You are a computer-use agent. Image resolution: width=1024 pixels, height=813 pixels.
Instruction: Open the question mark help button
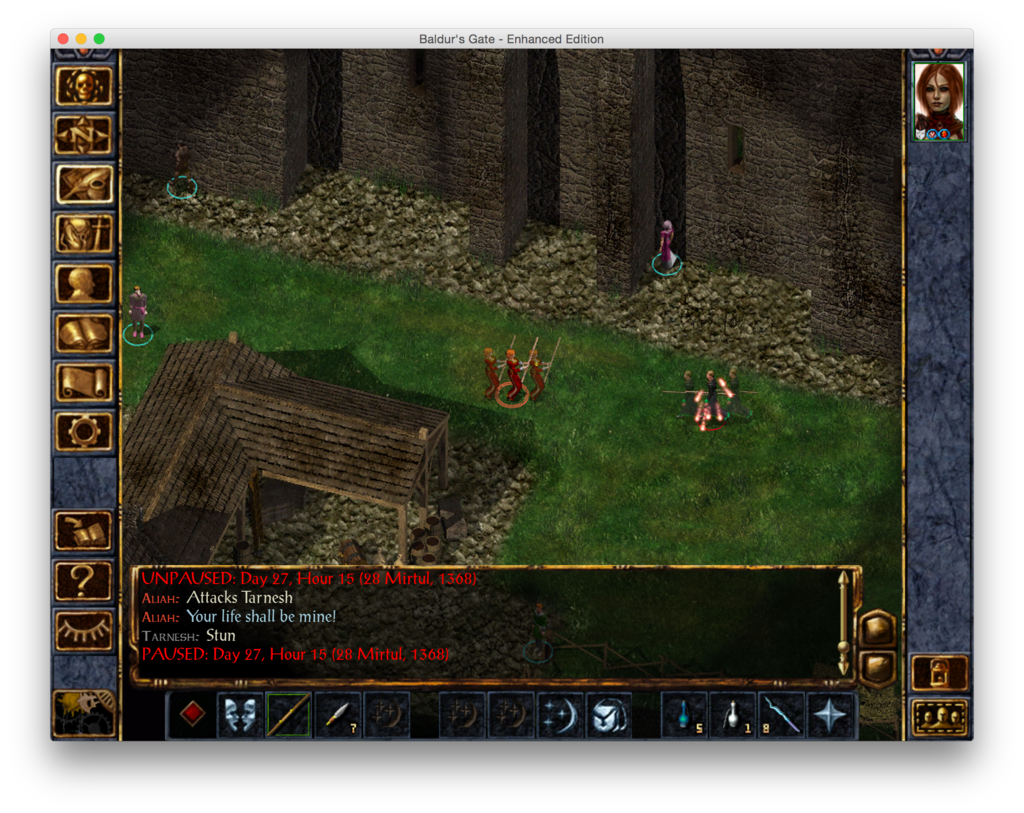84,580
